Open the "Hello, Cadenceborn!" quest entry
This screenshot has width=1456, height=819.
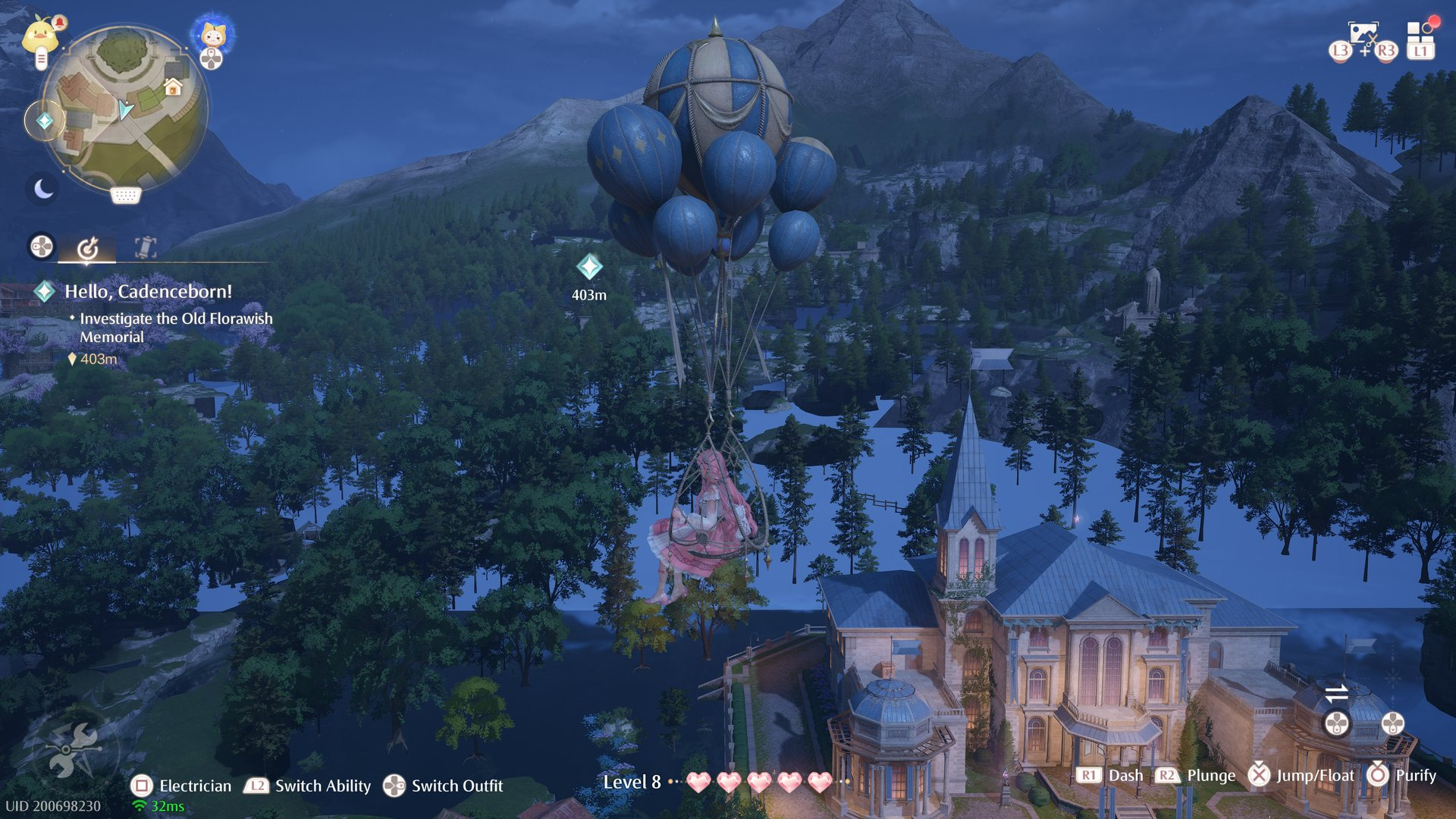(x=148, y=291)
